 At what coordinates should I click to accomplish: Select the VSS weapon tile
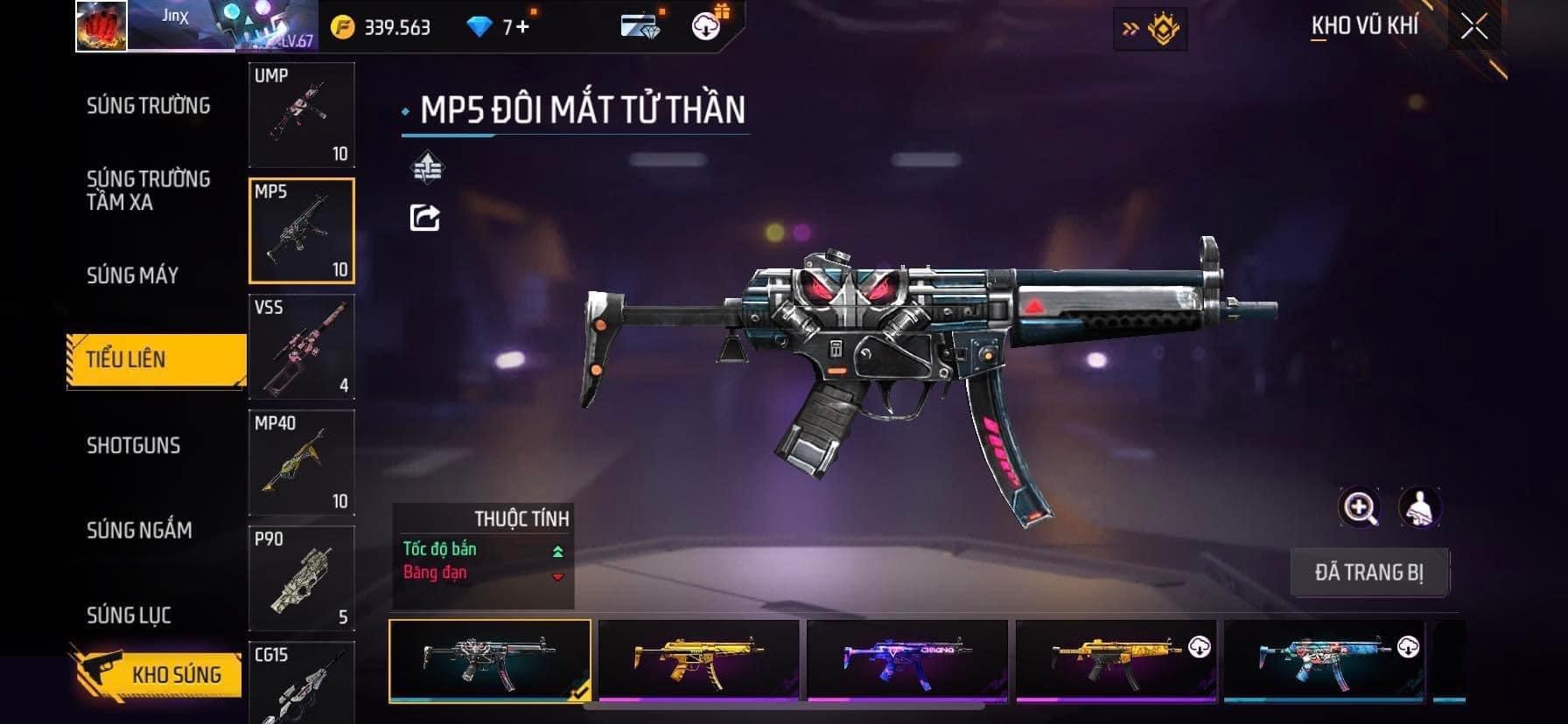tap(302, 347)
